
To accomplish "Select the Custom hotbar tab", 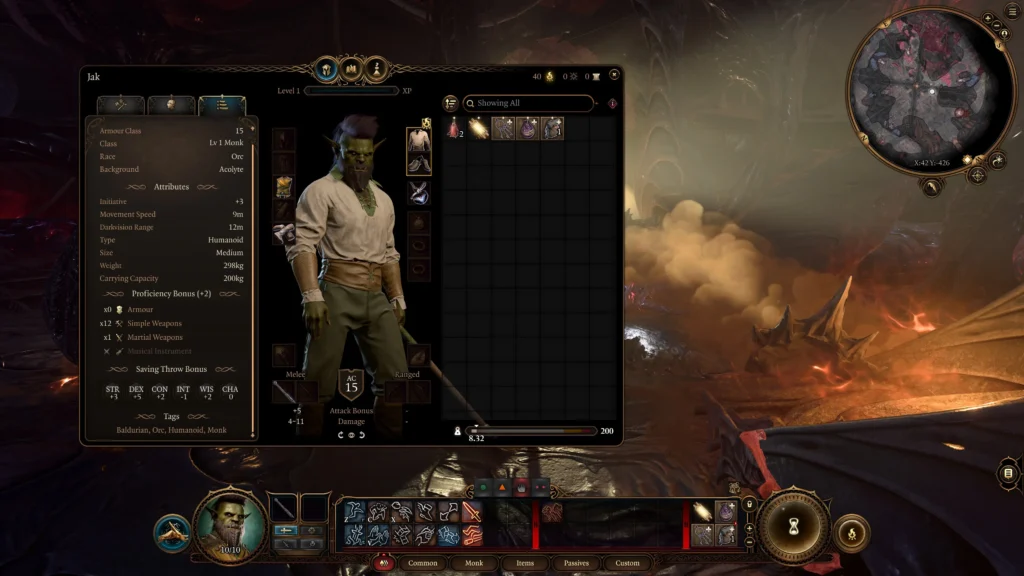I will coord(627,563).
